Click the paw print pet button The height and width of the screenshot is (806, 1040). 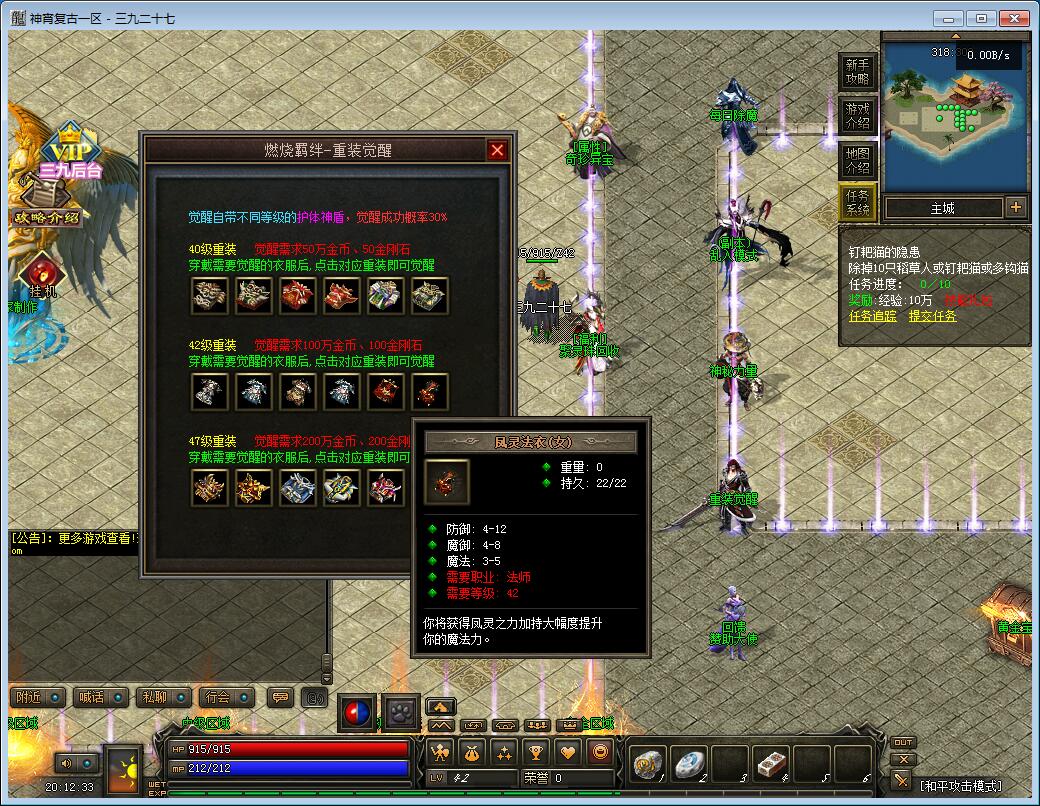[x=401, y=712]
